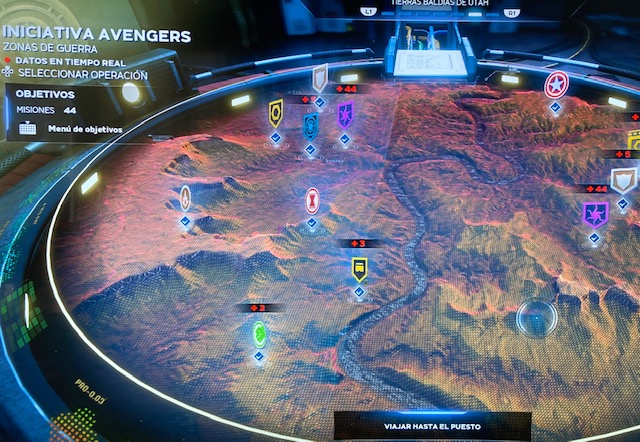Choose the orange marker left of the hourglass
640x442 pixels.
coord(185,197)
